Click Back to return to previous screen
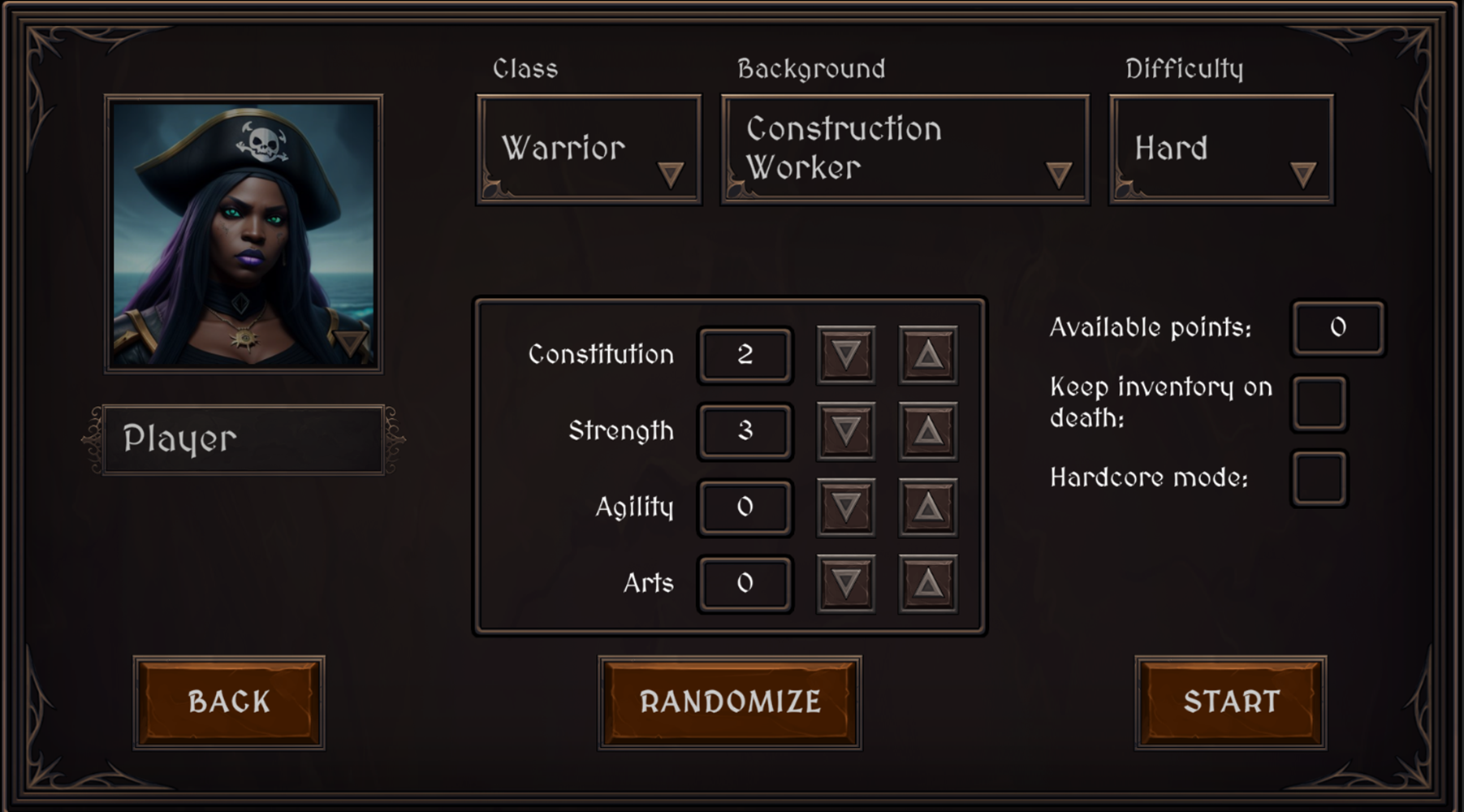This screenshot has width=1464, height=812. point(228,701)
